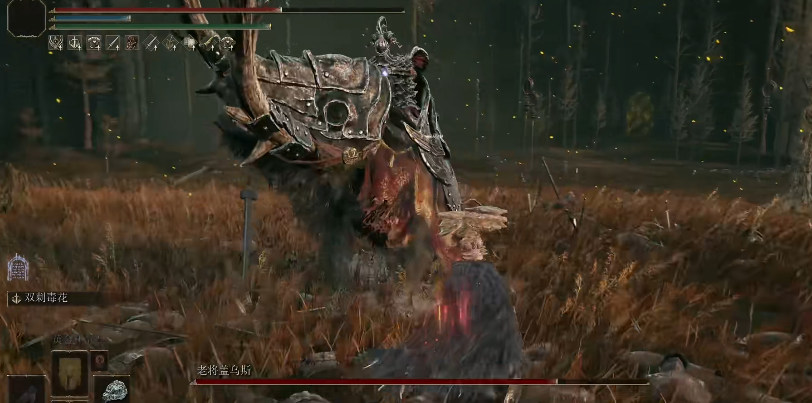The width and height of the screenshot is (812, 403).
Task: Click the spirit summoning gate icon
Action: [x=18, y=268]
